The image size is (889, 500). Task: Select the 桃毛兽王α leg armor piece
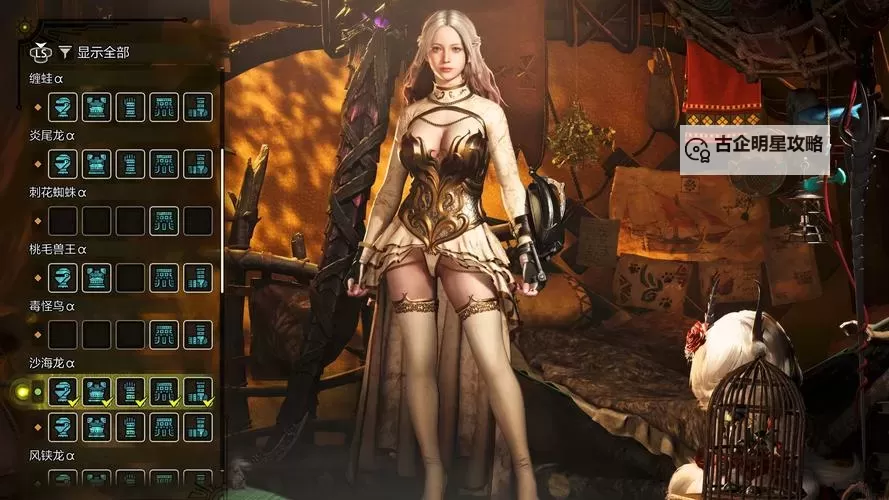[198, 278]
